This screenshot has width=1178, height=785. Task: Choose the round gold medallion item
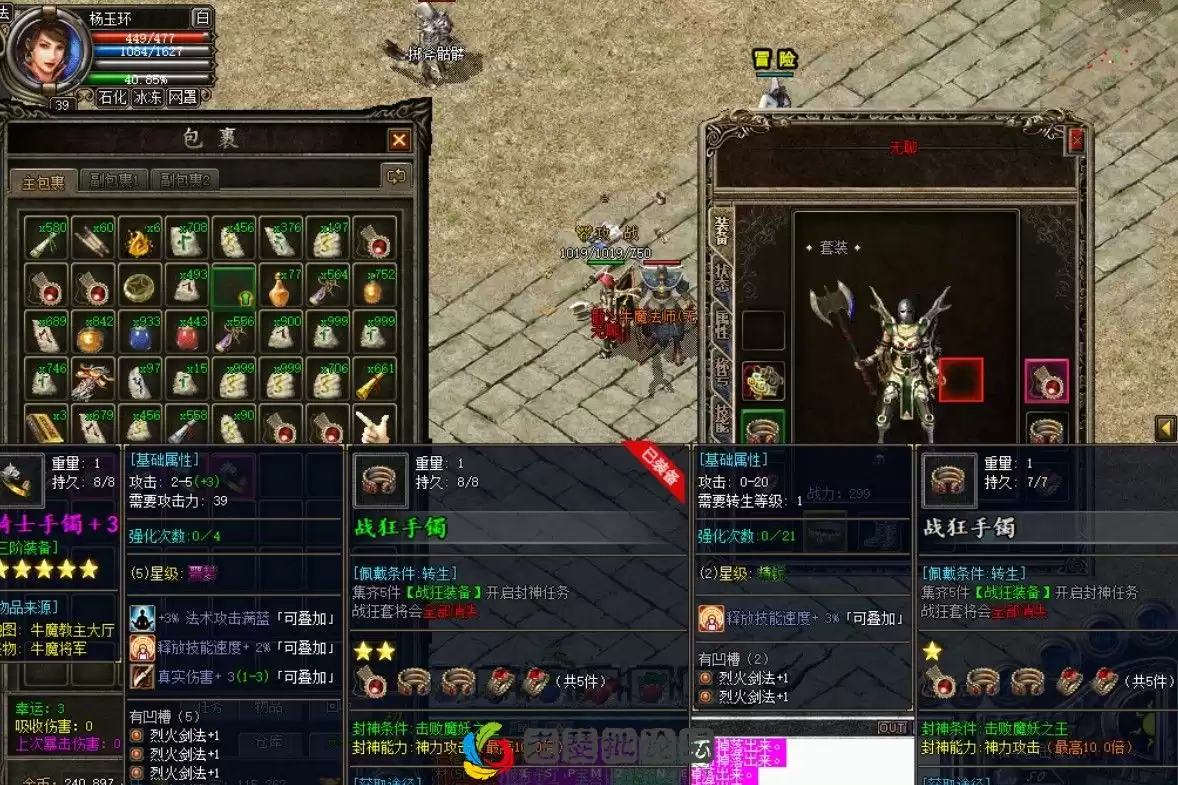140,287
